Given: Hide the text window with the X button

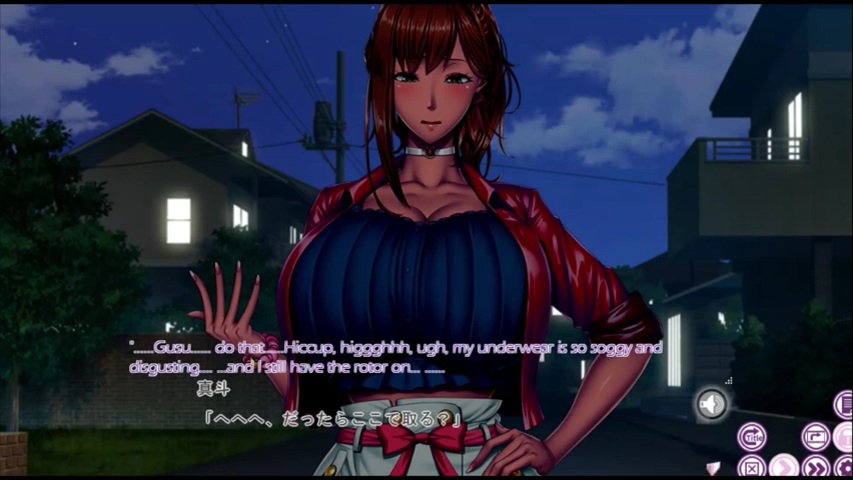Looking at the screenshot, I should point(751,467).
